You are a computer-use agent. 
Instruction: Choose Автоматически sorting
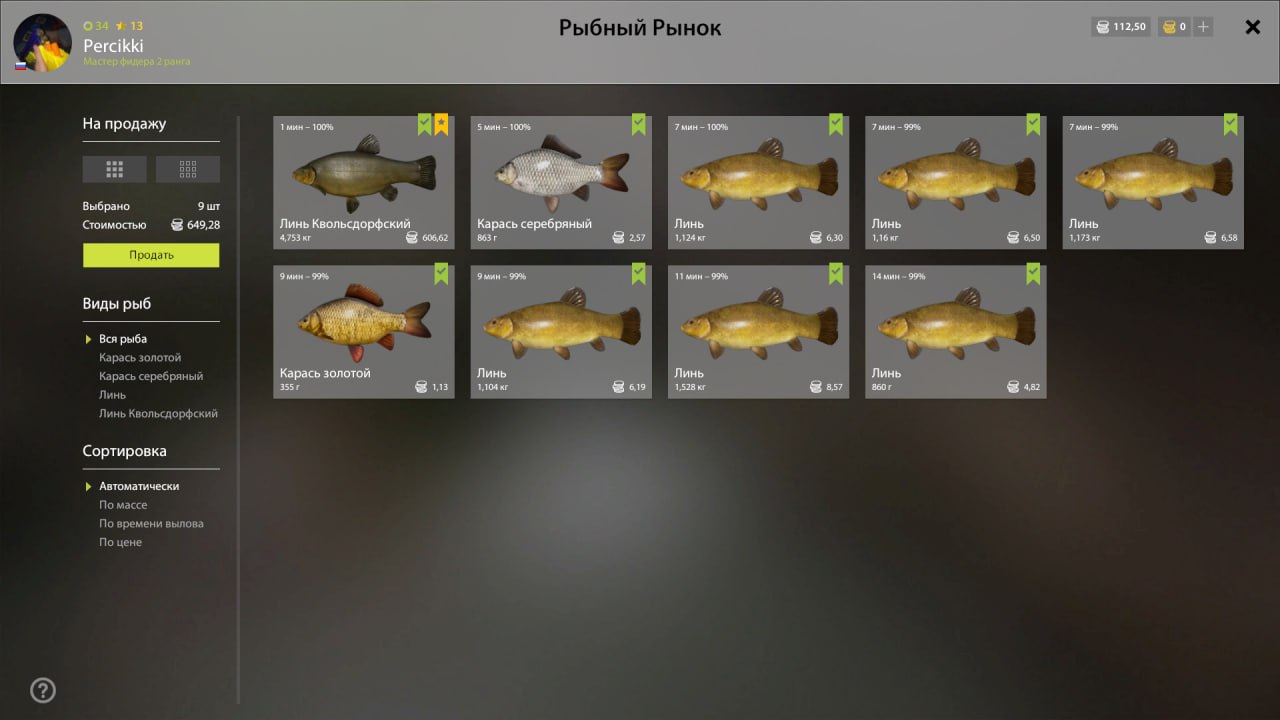[x=139, y=486]
